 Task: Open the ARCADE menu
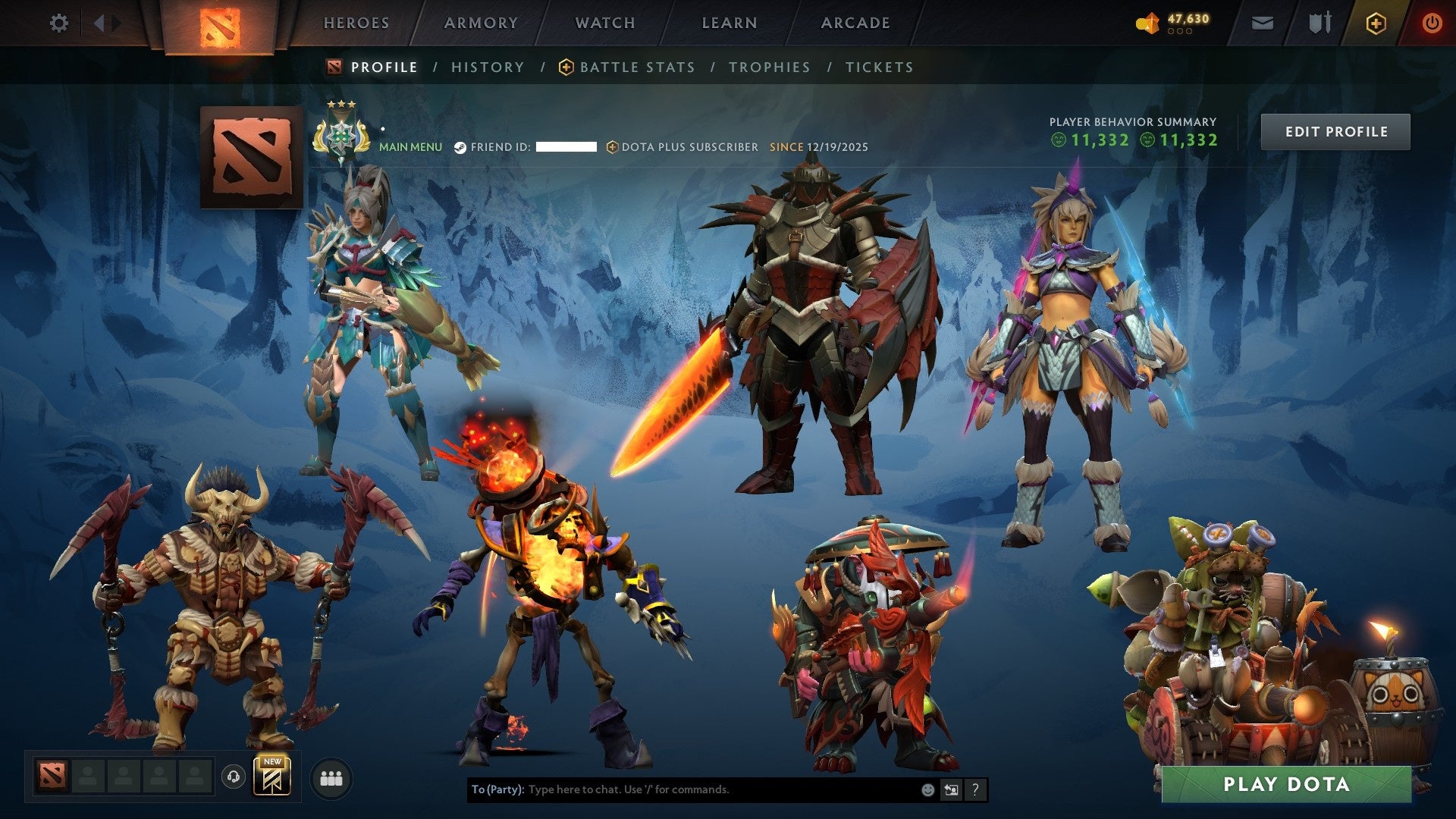tap(855, 23)
